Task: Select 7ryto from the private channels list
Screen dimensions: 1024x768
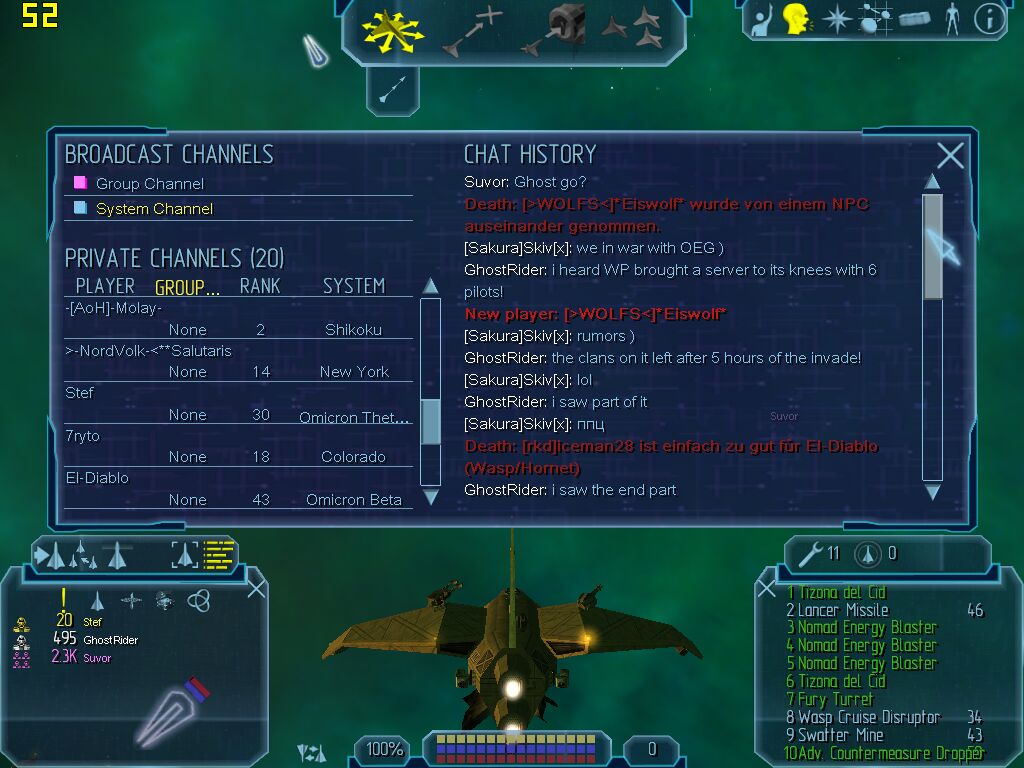Action: (83, 436)
